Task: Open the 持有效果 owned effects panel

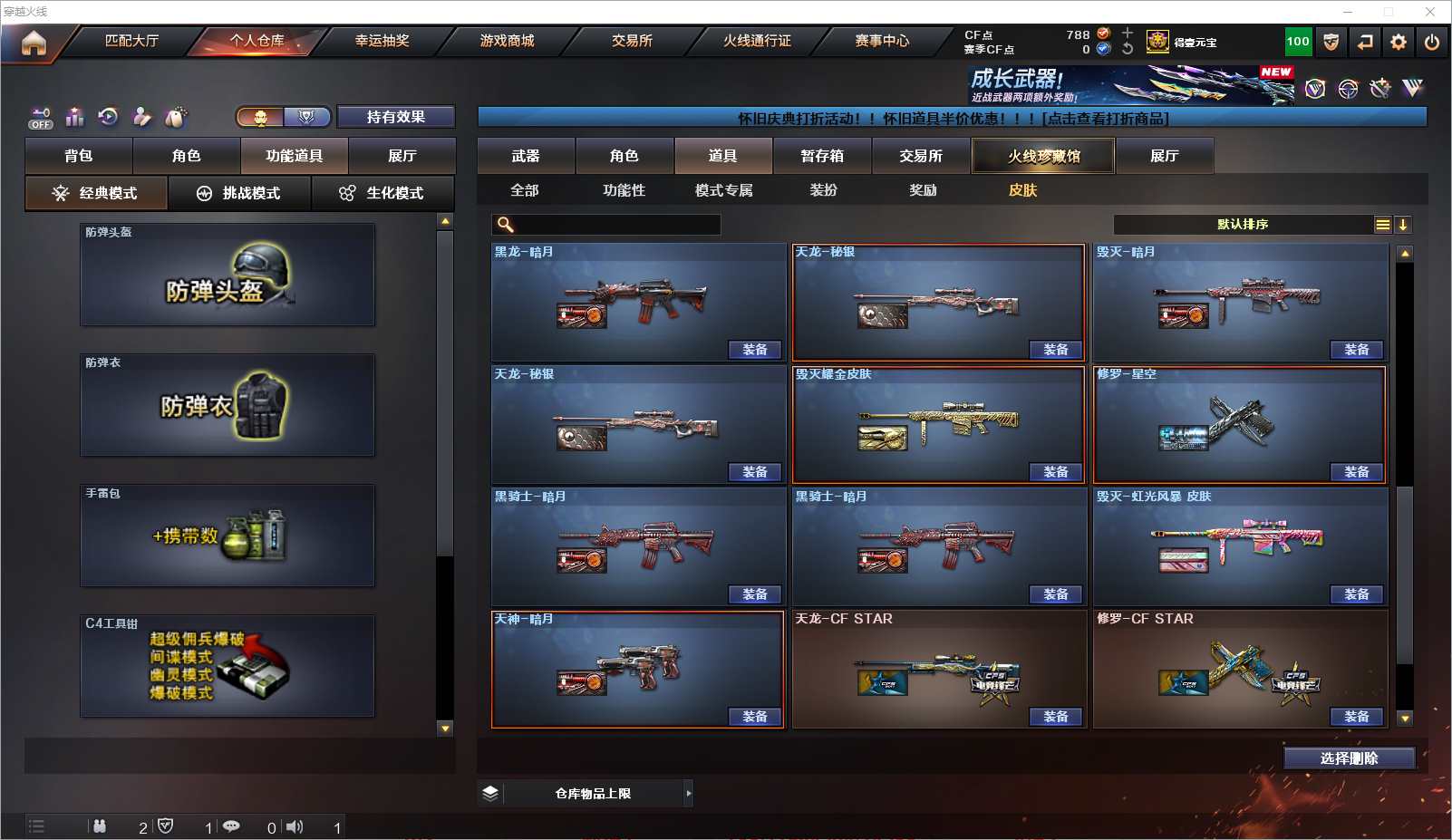Action: click(x=395, y=117)
